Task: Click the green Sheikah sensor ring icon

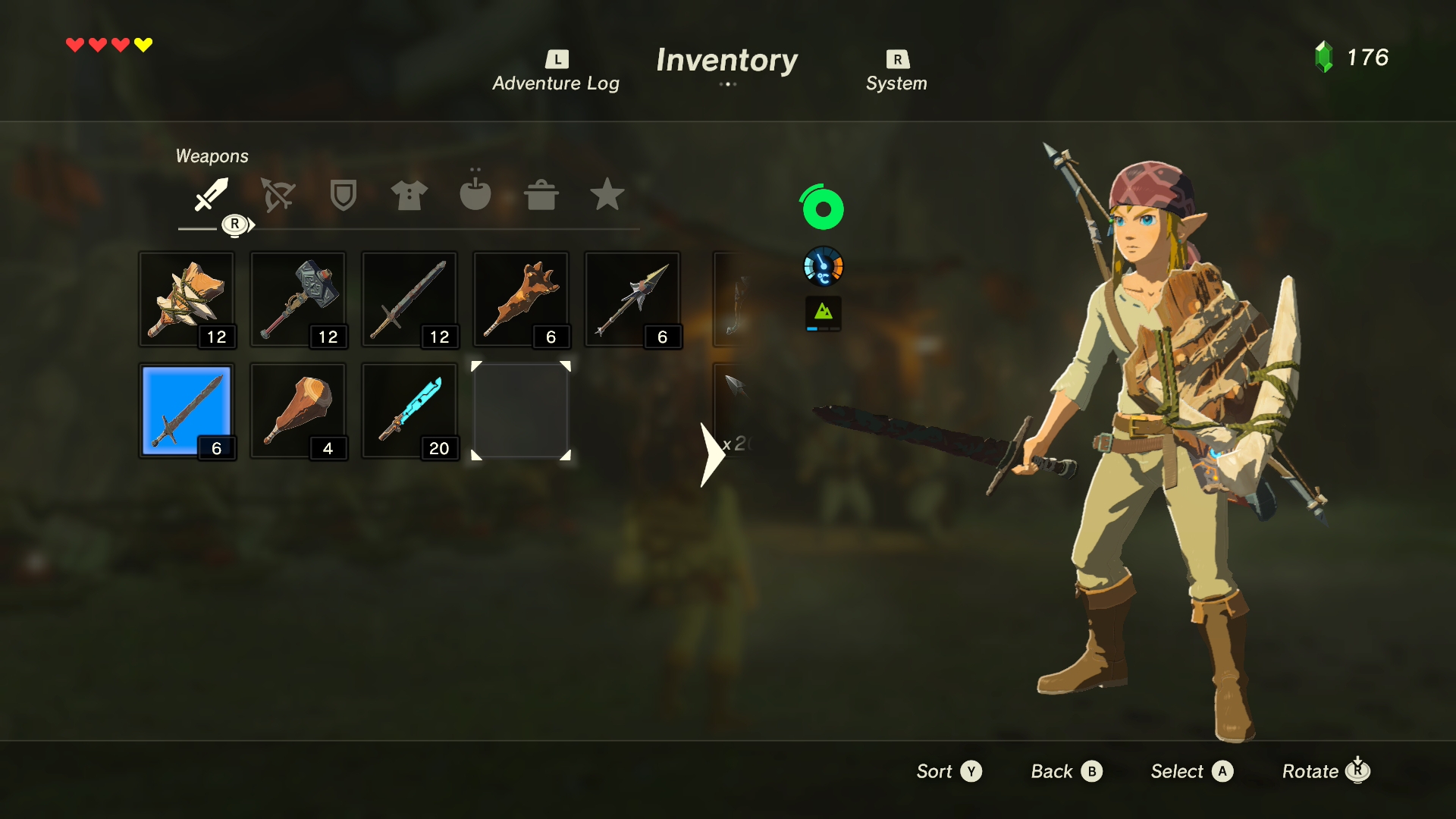Action: point(823,208)
